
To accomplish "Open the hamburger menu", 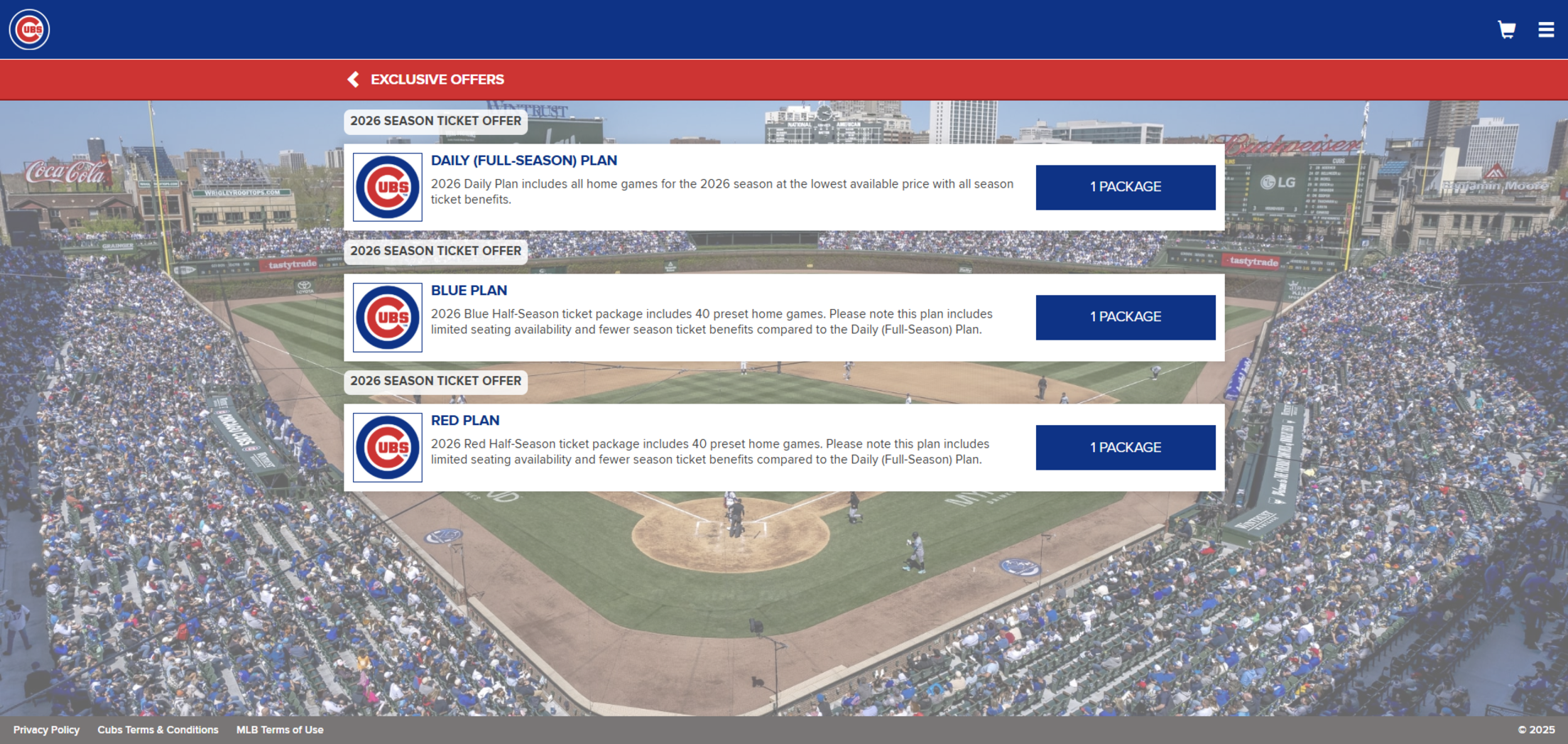I will tap(1546, 29).
